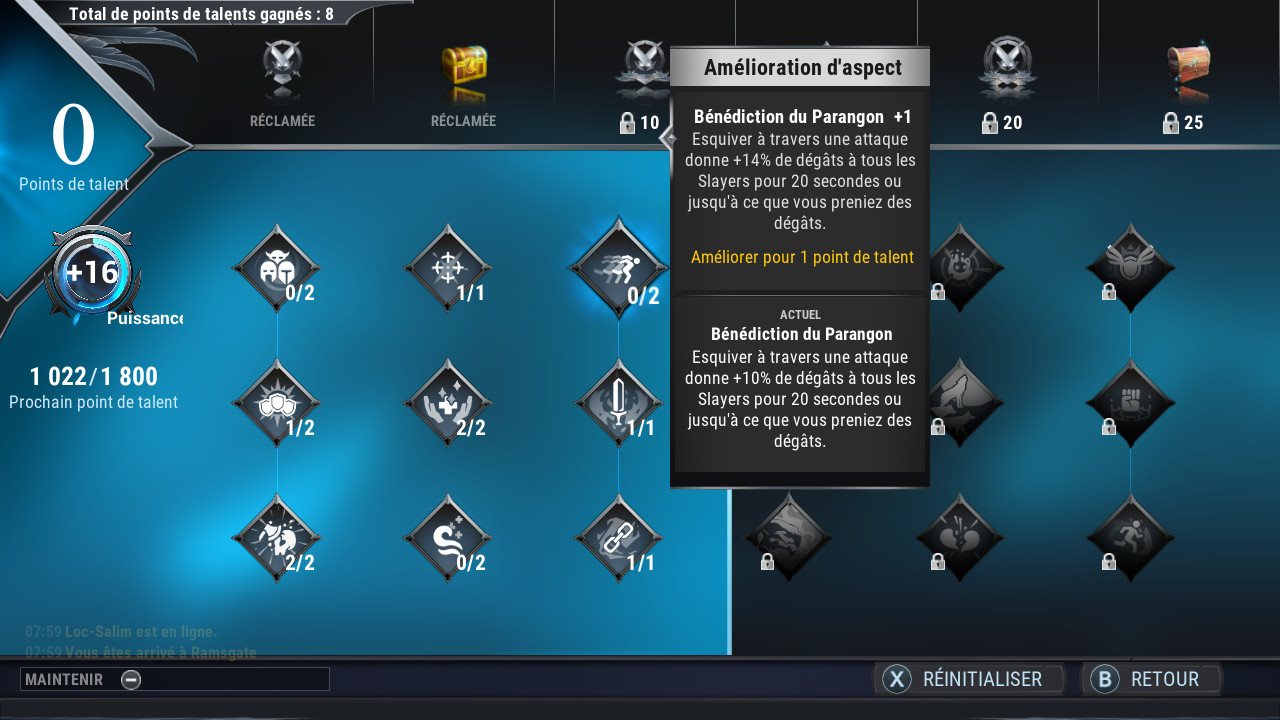Screen dimensions: 1280x720
Task: Select the locked chest reward at 25 points
Action: (1187, 72)
